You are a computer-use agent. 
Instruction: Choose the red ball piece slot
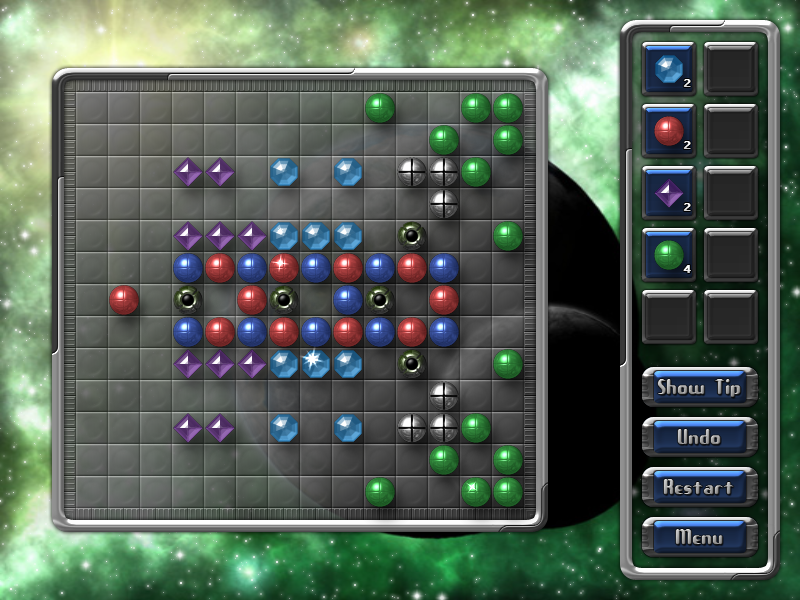tap(668, 131)
